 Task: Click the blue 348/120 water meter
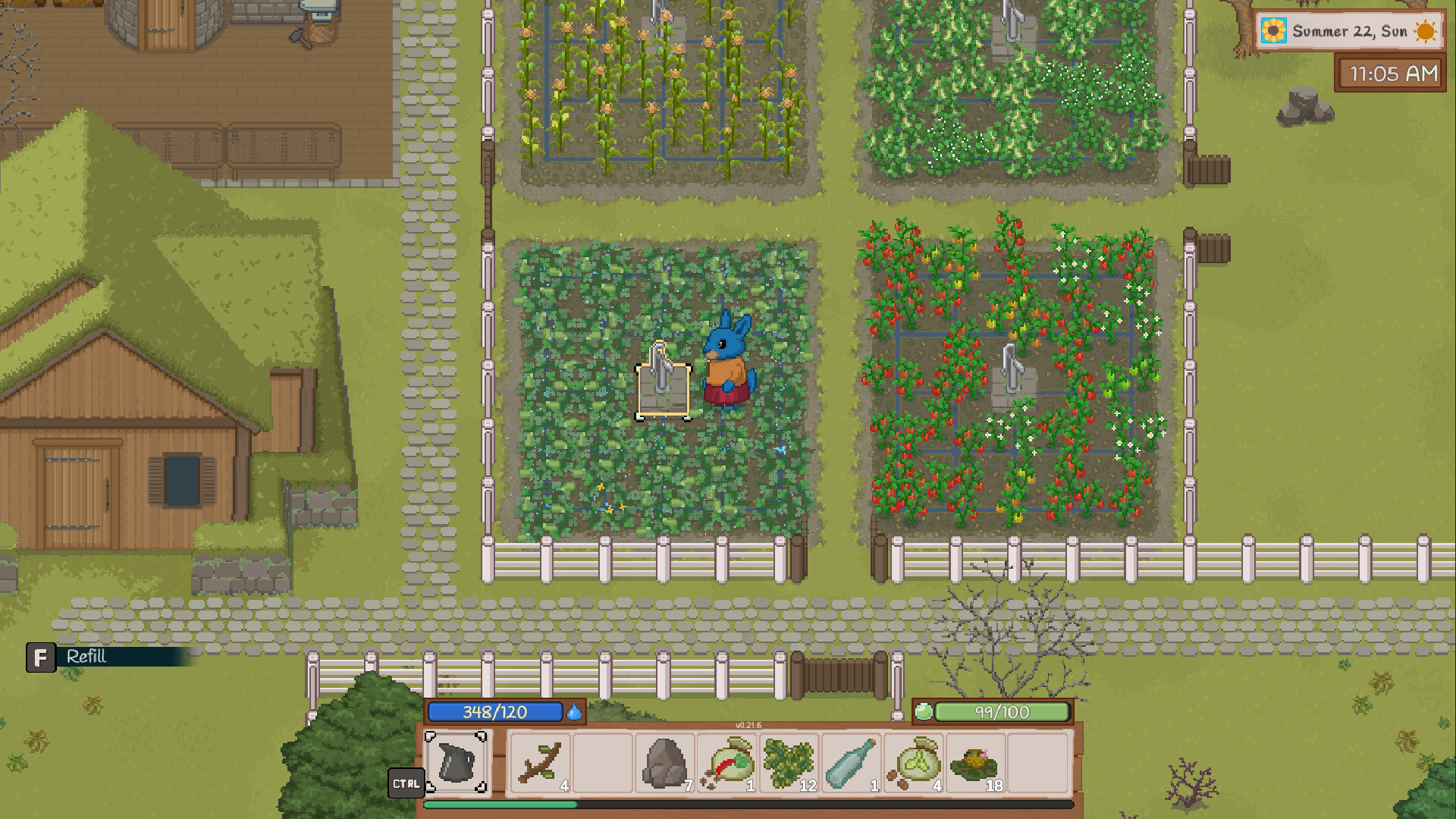(494, 712)
